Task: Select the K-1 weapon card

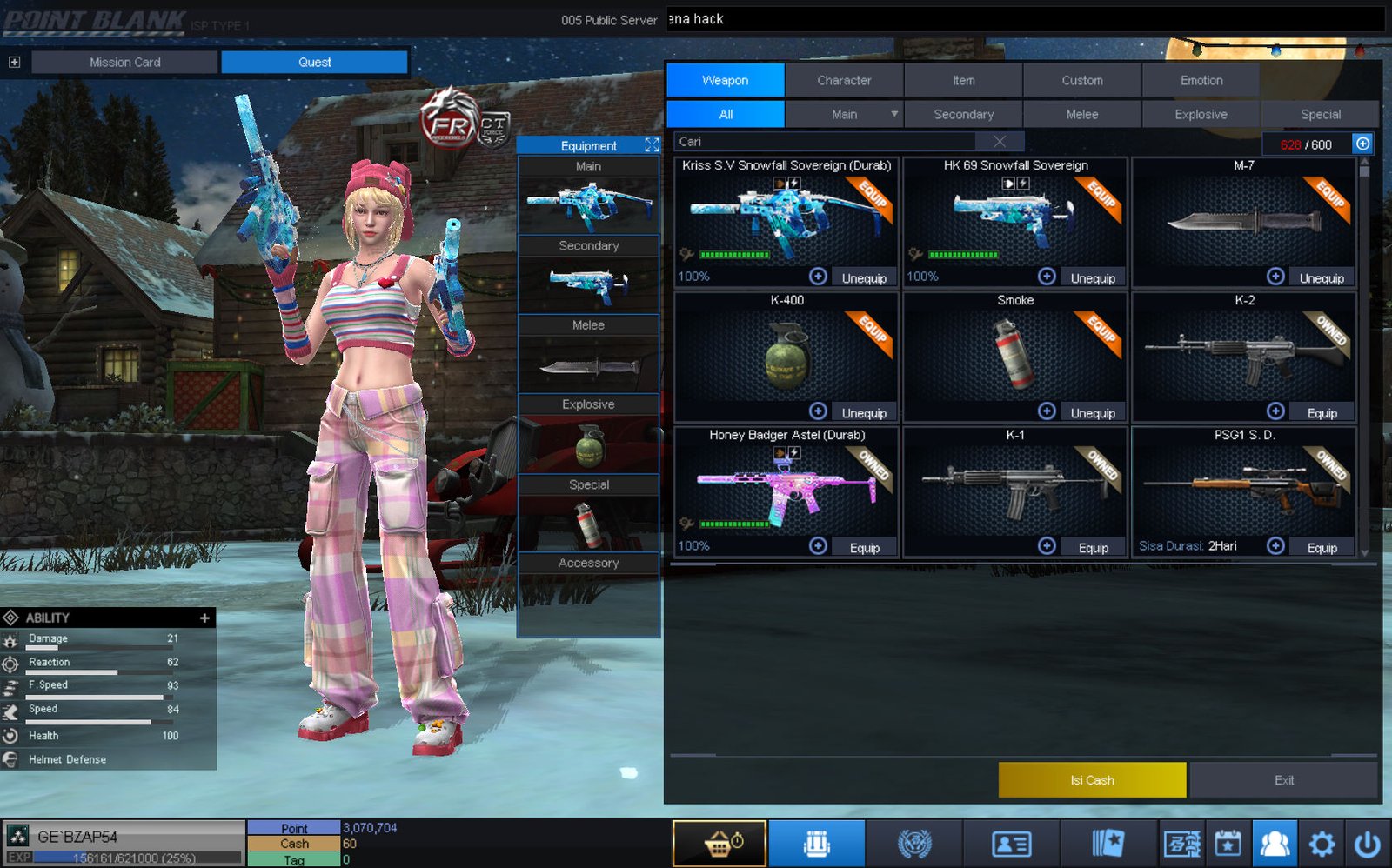Action: click(1014, 487)
